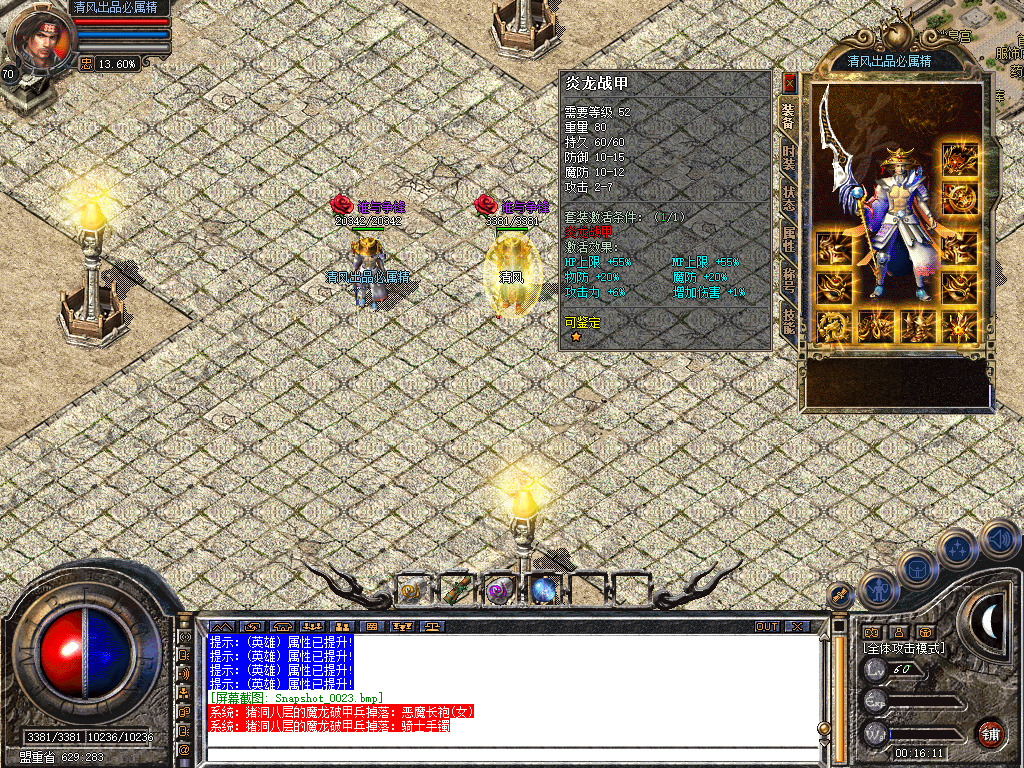Open the skills button with sparkling stars

click(x=957, y=548)
